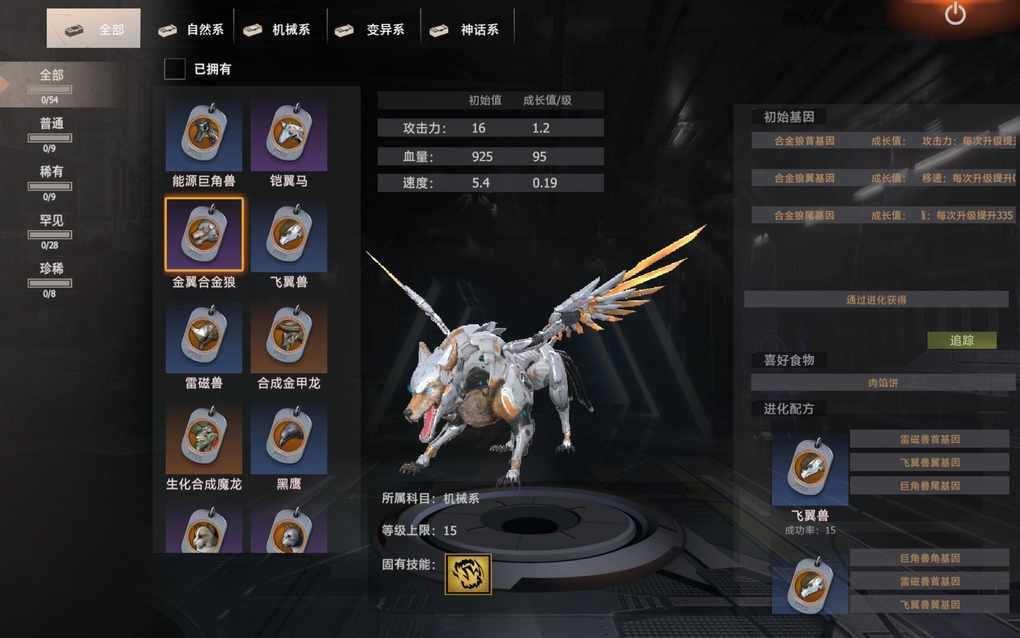Click the golden innate skill icon
The image size is (1020, 638).
point(468,574)
